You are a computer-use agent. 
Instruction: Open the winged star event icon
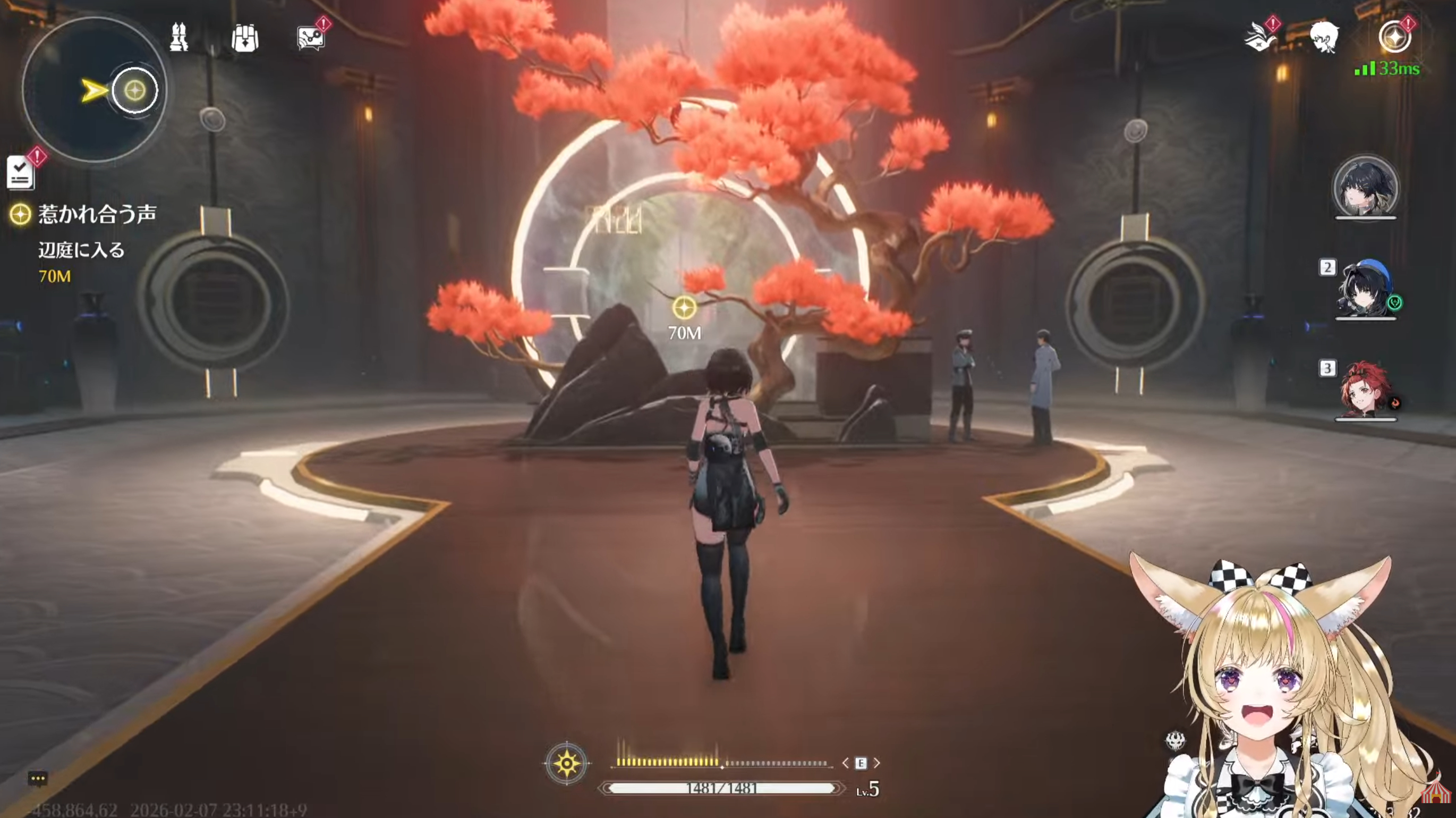click(1259, 38)
